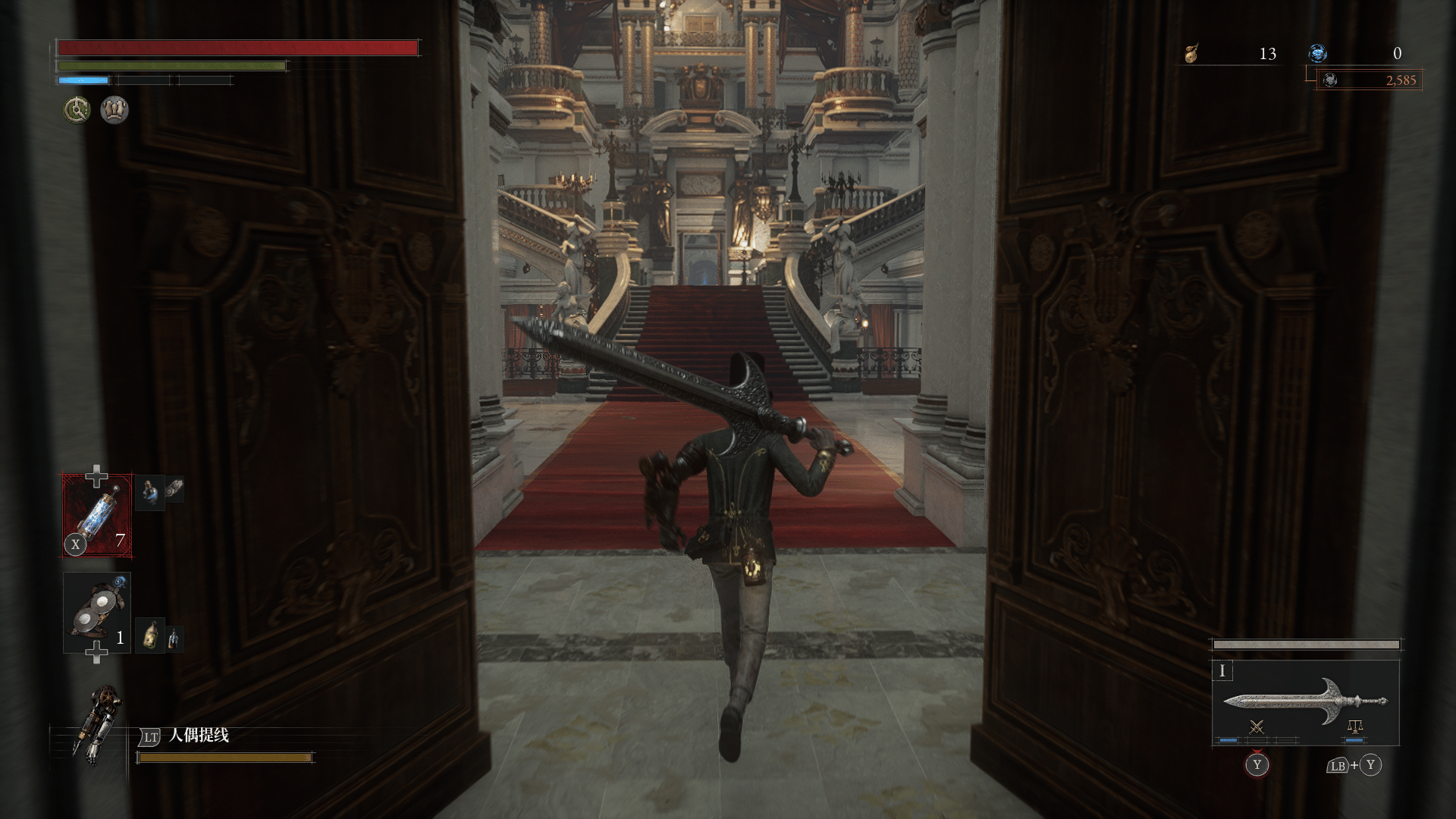
Task: Inspect the magnifying gear status icon
Action: tap(77, 110)
